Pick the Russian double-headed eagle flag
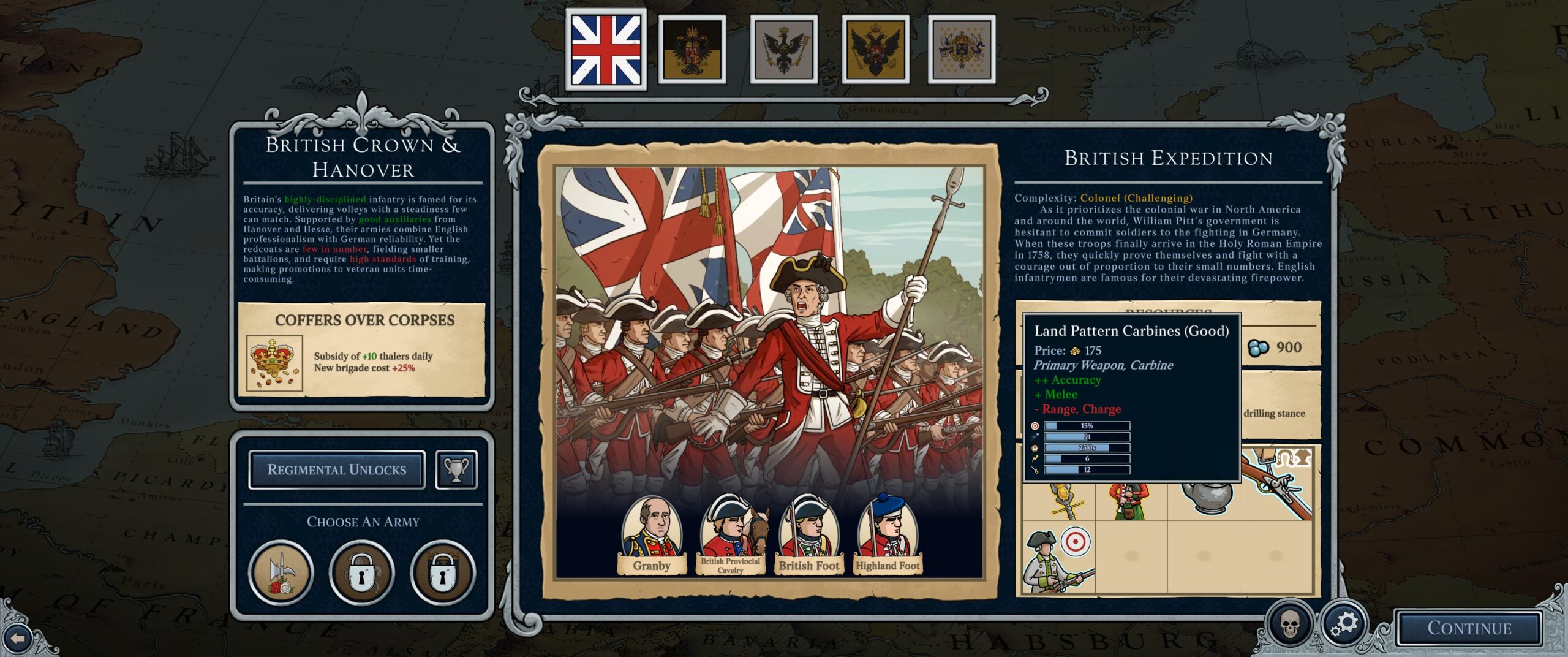The height and width of the screenshot is (657, 1568). coord(875,50)
